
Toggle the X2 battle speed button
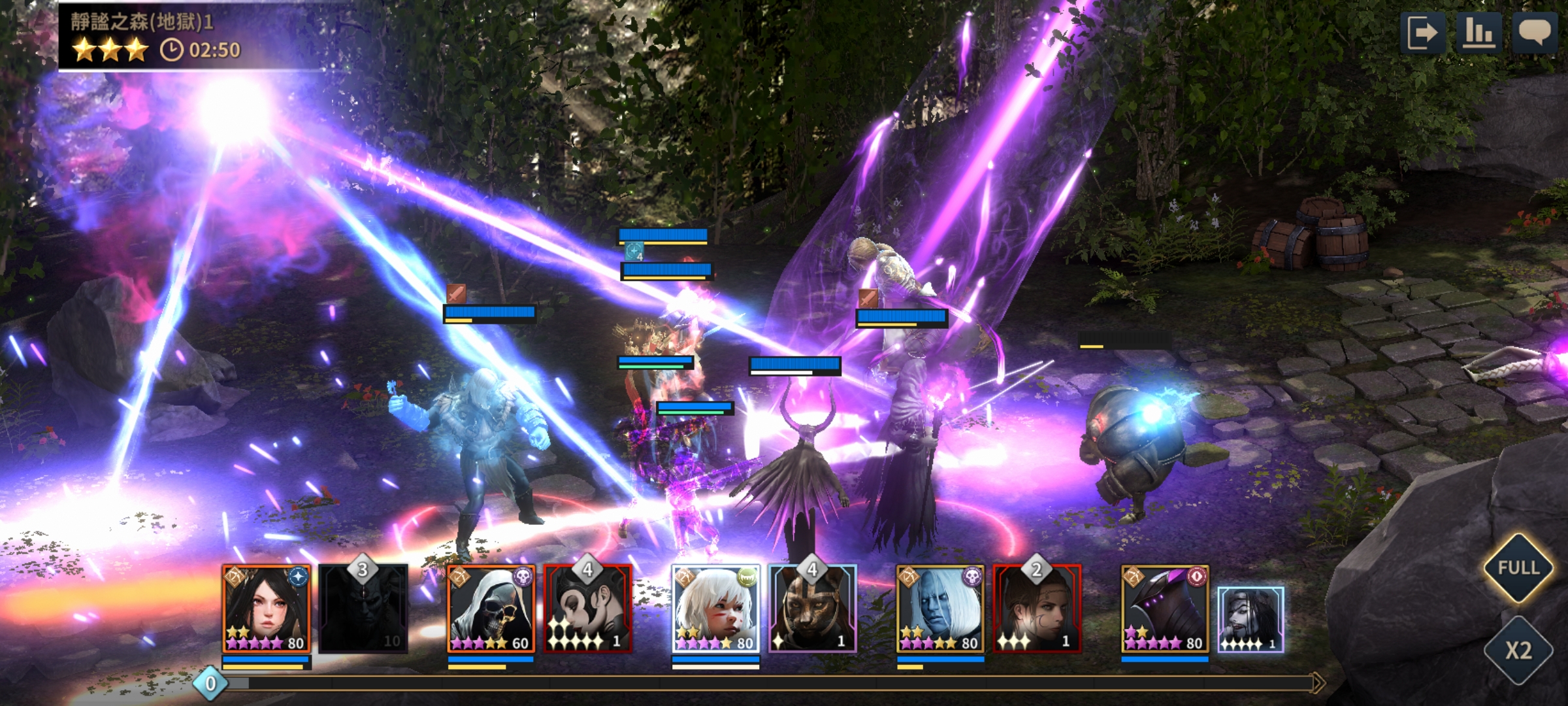[1518, 650]
